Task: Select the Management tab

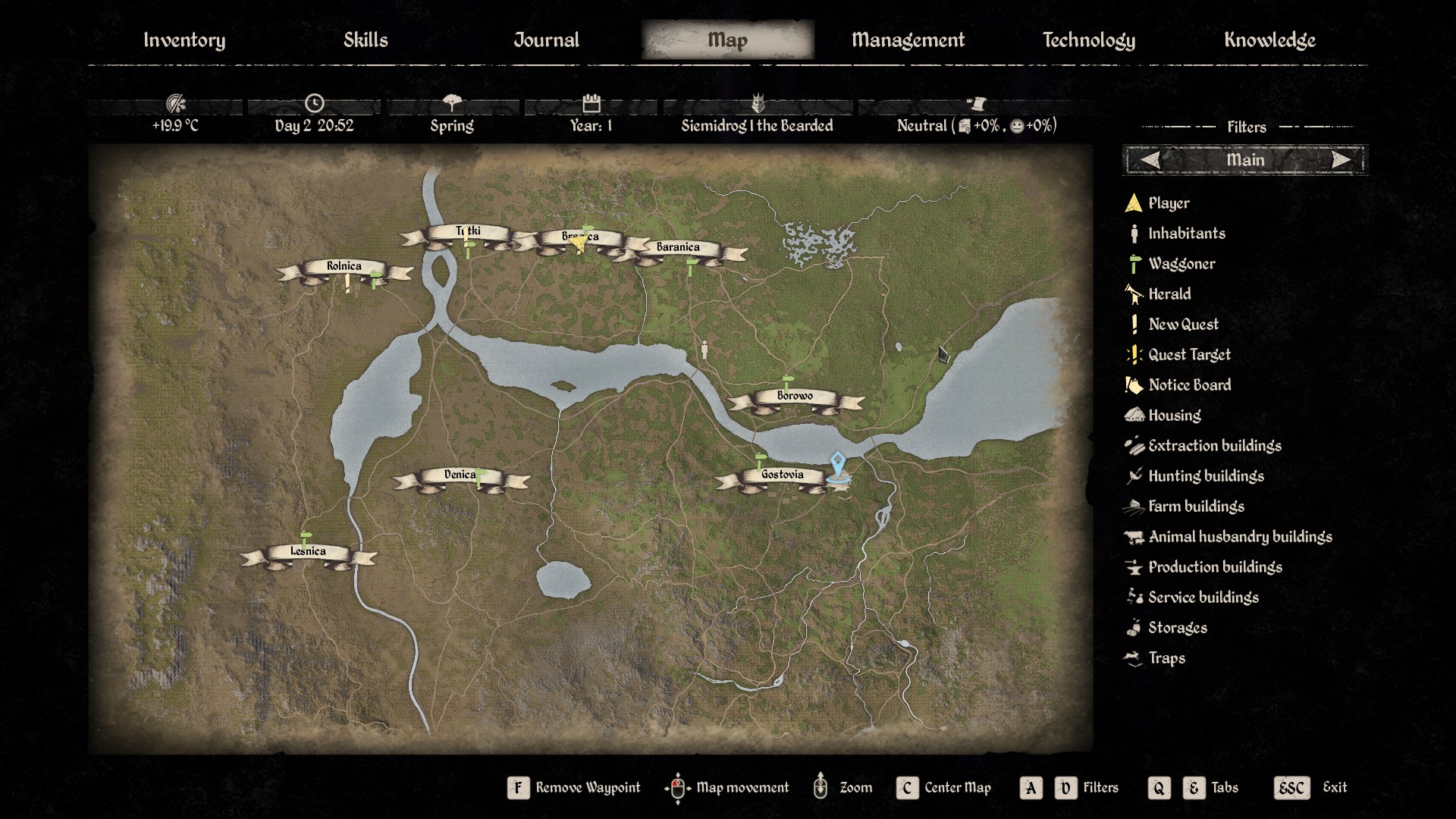Action: [908, 40]
